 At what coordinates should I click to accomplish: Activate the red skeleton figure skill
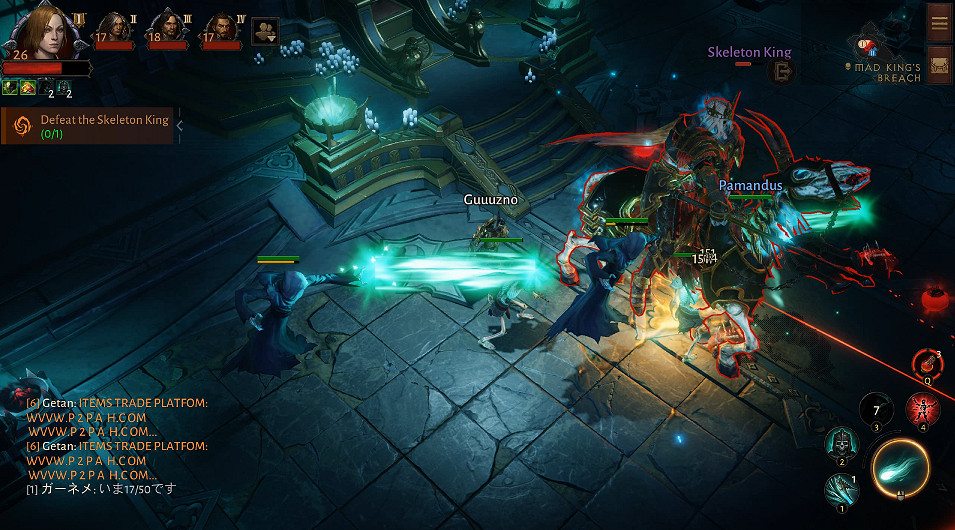(922, 410)
